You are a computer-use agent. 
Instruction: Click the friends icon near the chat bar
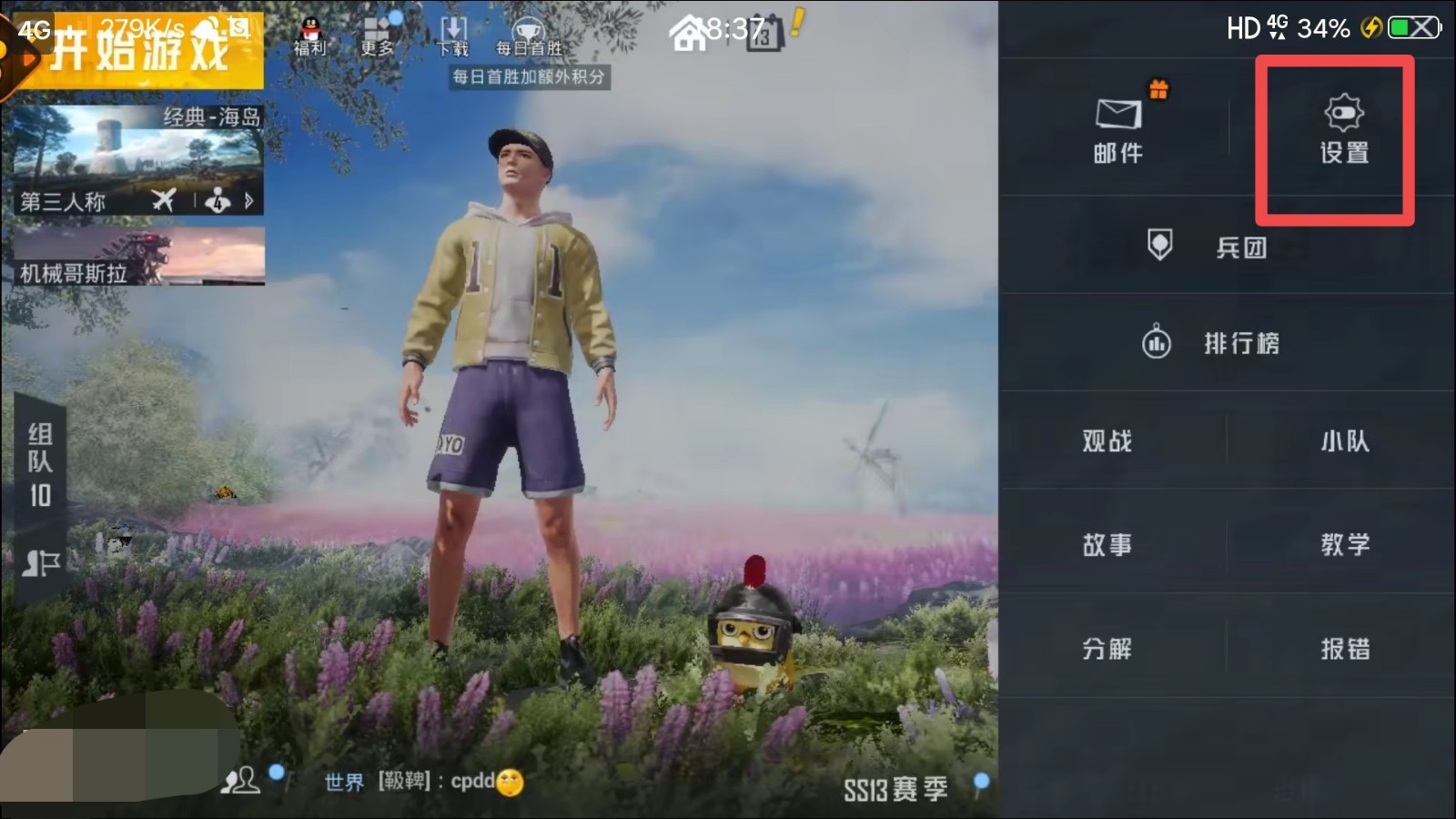pyautogui.click(x=241, y=780)
